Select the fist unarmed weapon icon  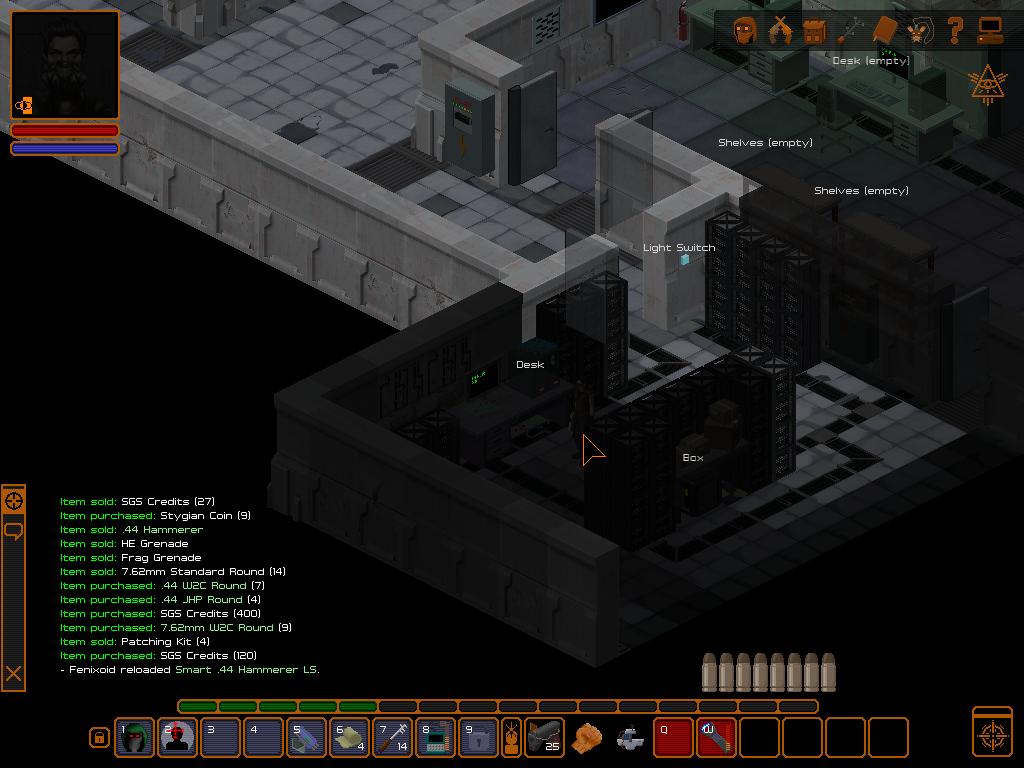(x=587, y=738)
